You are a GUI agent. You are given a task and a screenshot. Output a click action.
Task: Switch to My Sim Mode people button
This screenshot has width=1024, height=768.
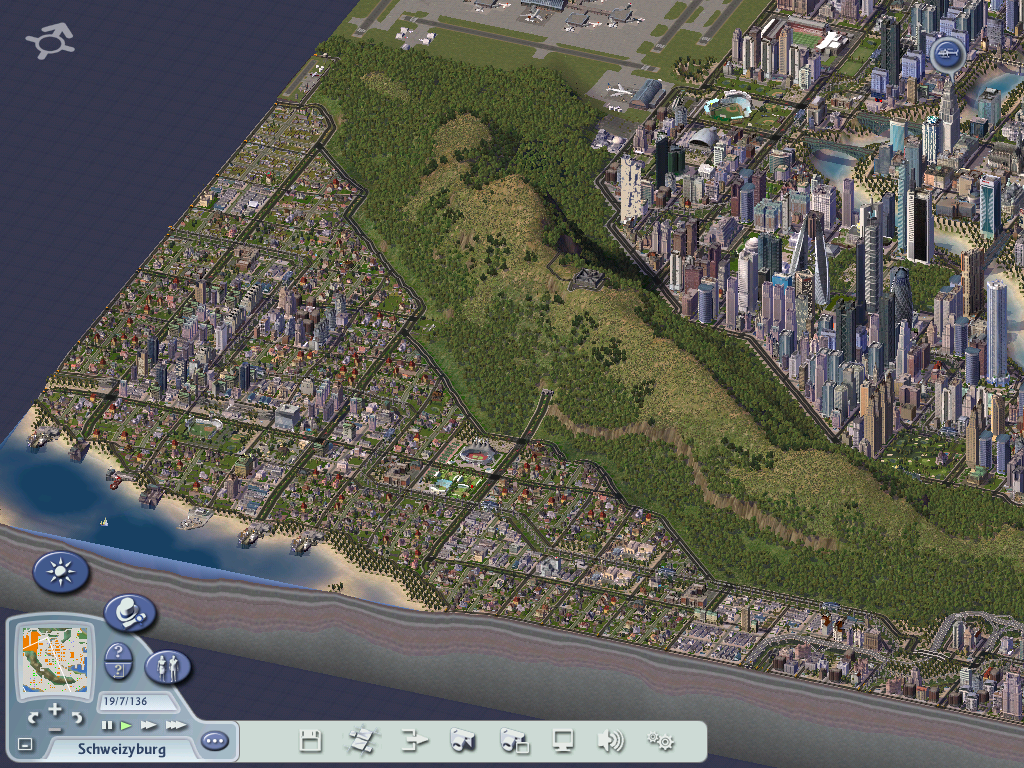pyautogui.click(x=168, y=667)
